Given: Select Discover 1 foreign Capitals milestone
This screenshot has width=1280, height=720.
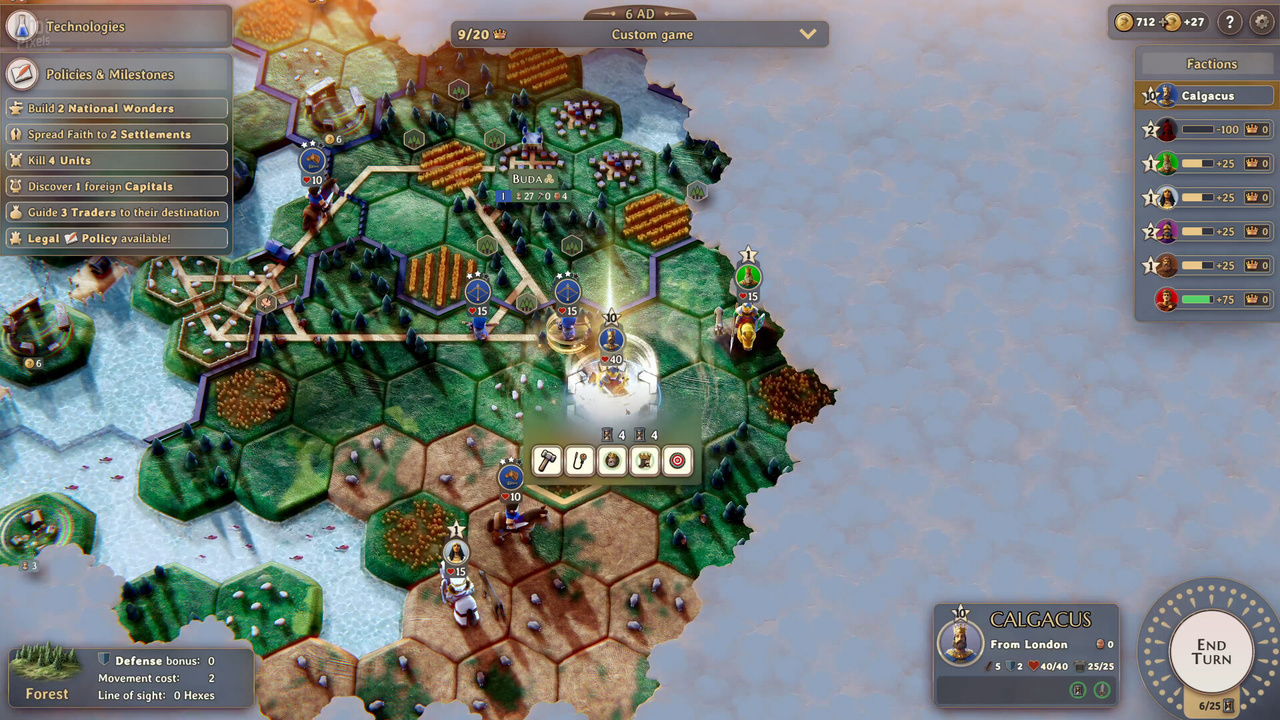Looking at the screenshot, I should pos(116,186).
